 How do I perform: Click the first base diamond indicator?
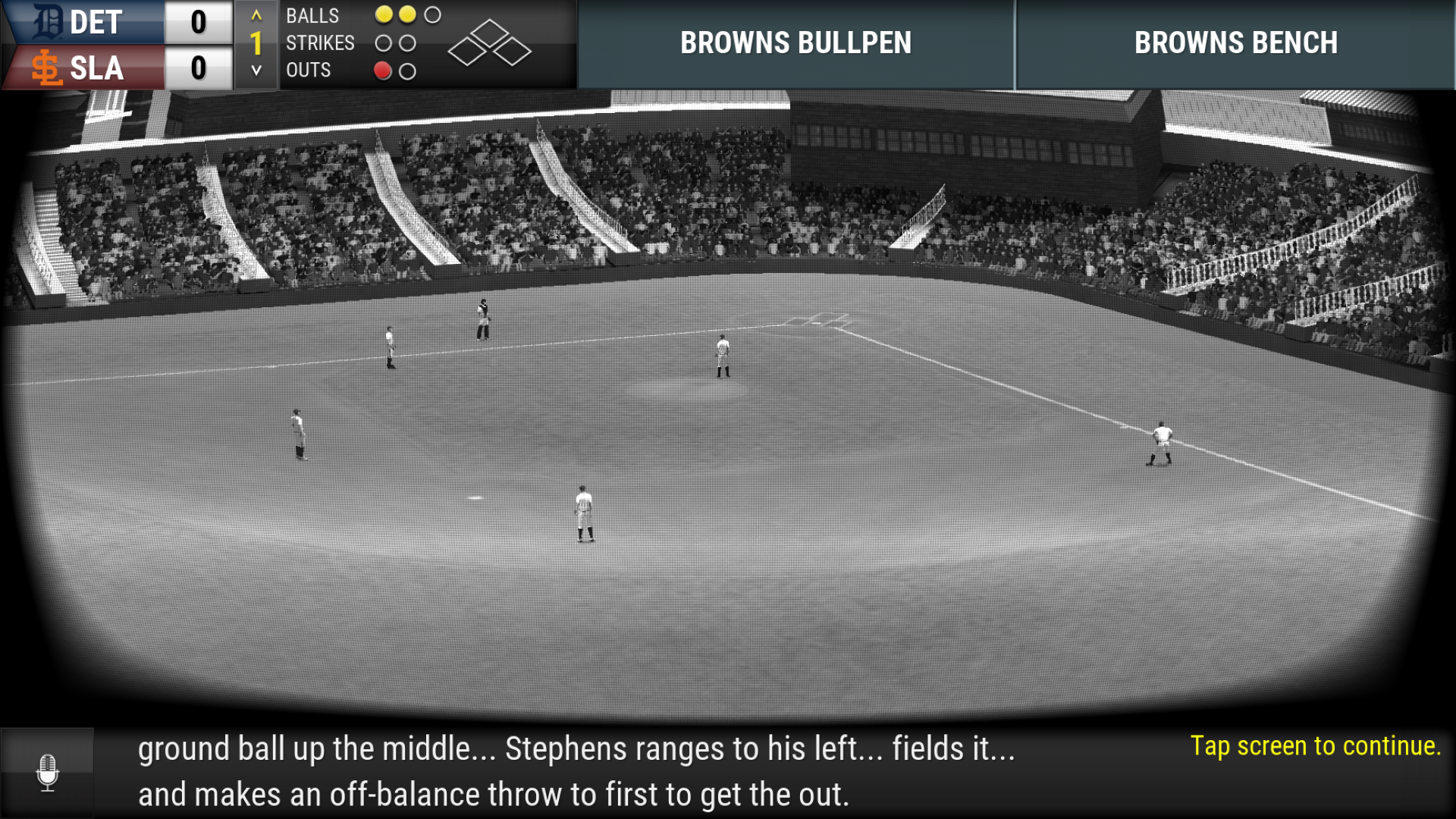(x=511, y=52)
